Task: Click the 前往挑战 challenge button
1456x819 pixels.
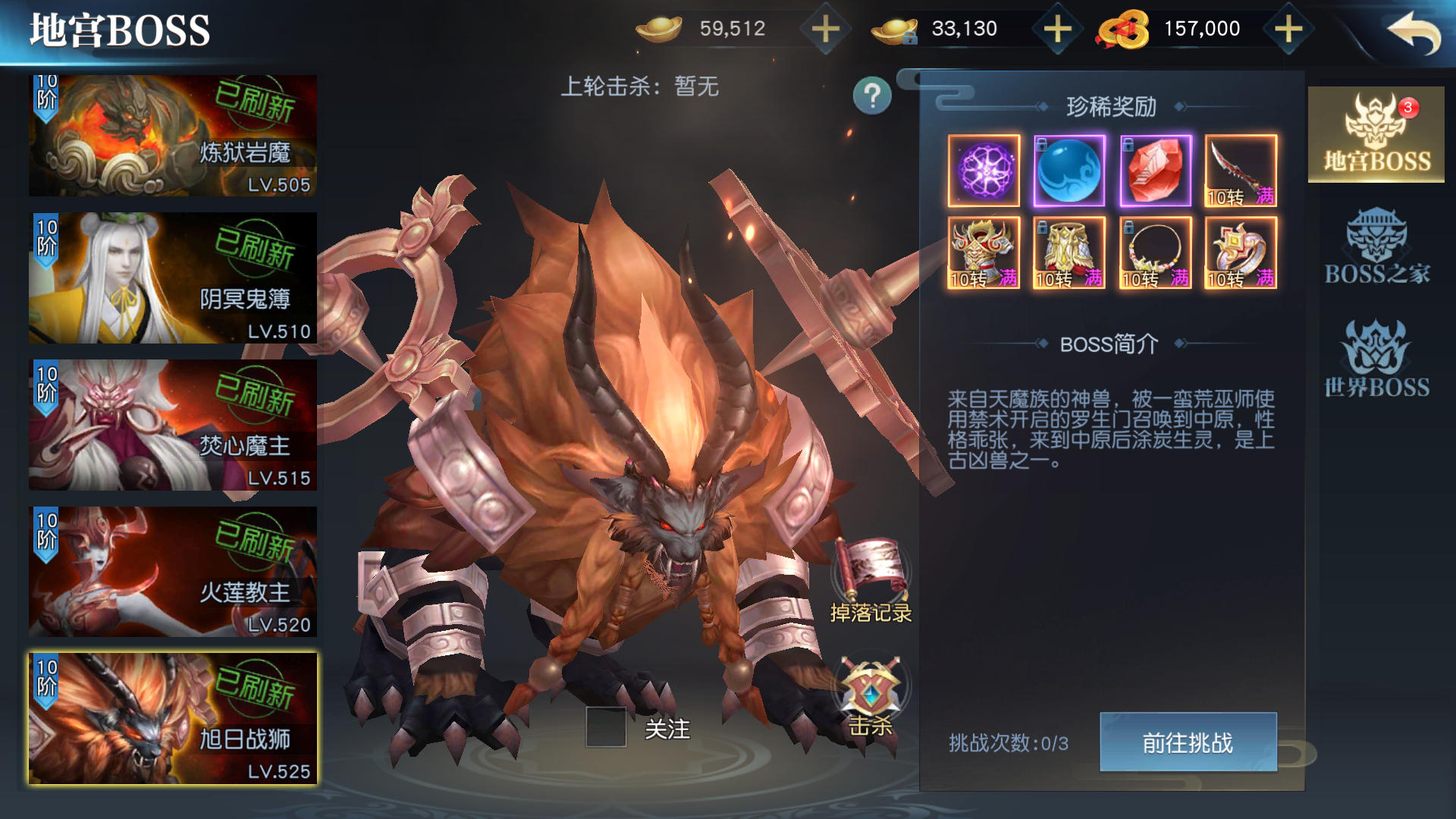Action: (x=1188, y=742)
